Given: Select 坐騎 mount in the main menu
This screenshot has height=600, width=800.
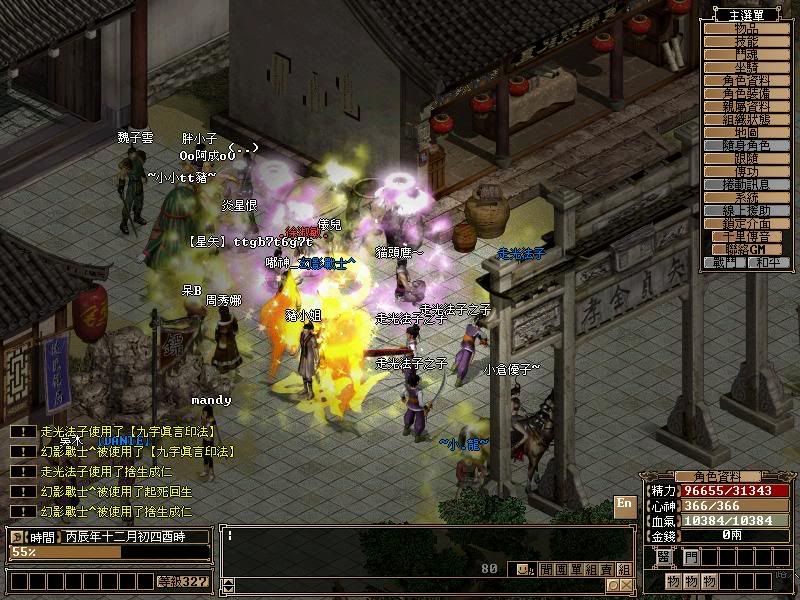Looking at the screenshot, I should click(x=746, y=68).
